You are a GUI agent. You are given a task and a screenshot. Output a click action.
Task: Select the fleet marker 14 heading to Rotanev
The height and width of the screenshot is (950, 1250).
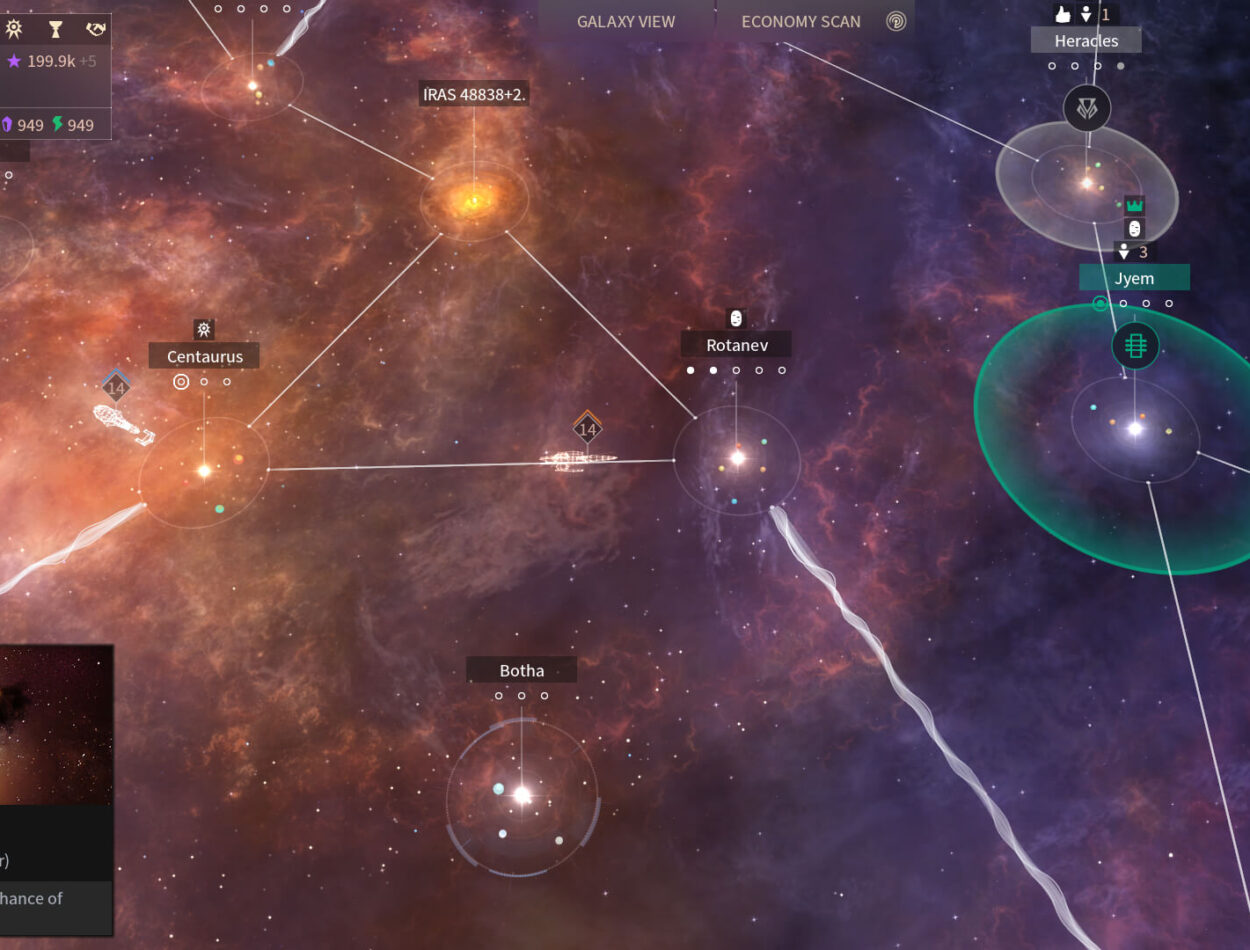tap(587, 430)
